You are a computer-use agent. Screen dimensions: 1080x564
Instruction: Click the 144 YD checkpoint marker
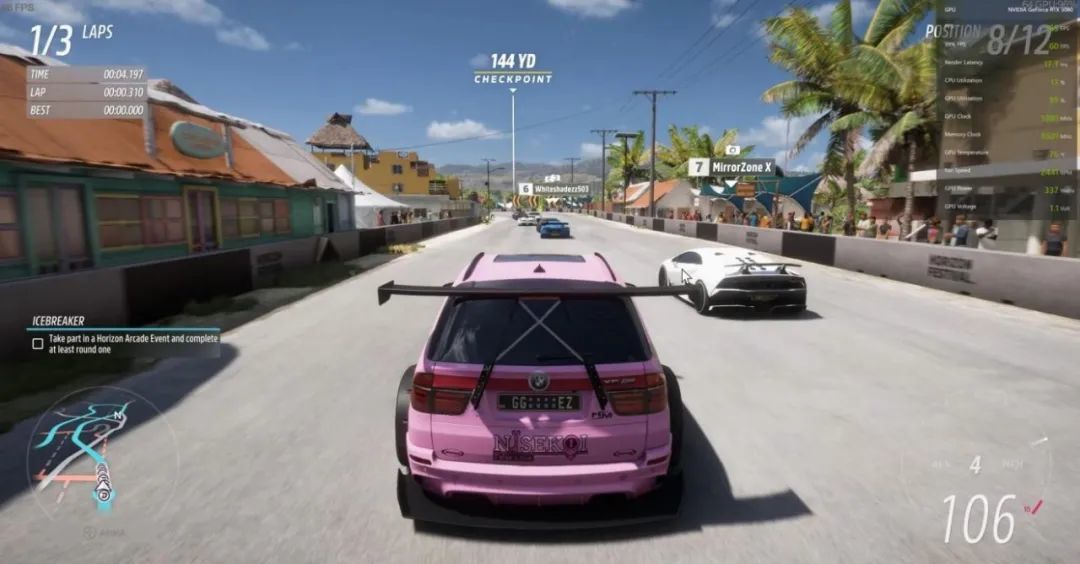pyautogui.click(x=513, y=68)
